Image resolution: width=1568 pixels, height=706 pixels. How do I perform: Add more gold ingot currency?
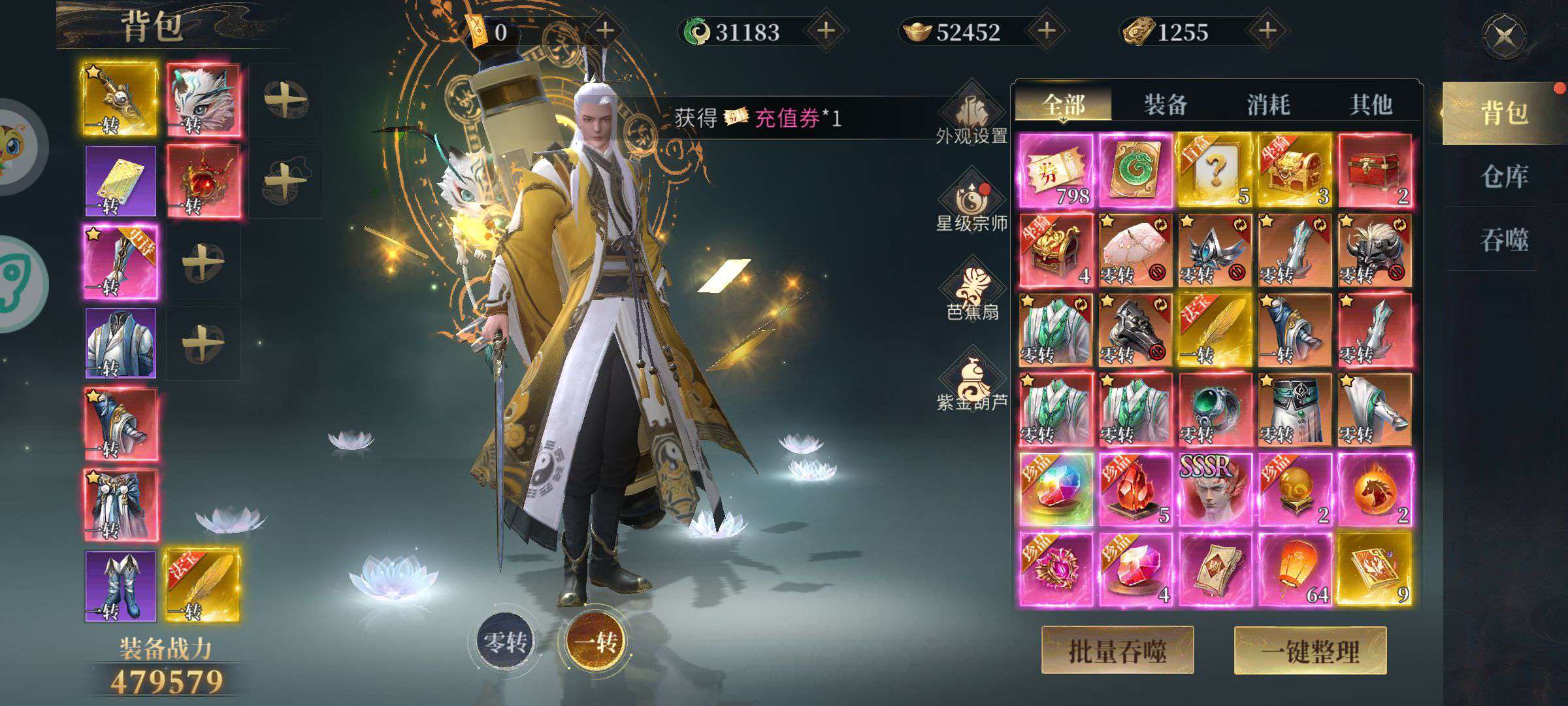click(x=1047, y=31)
